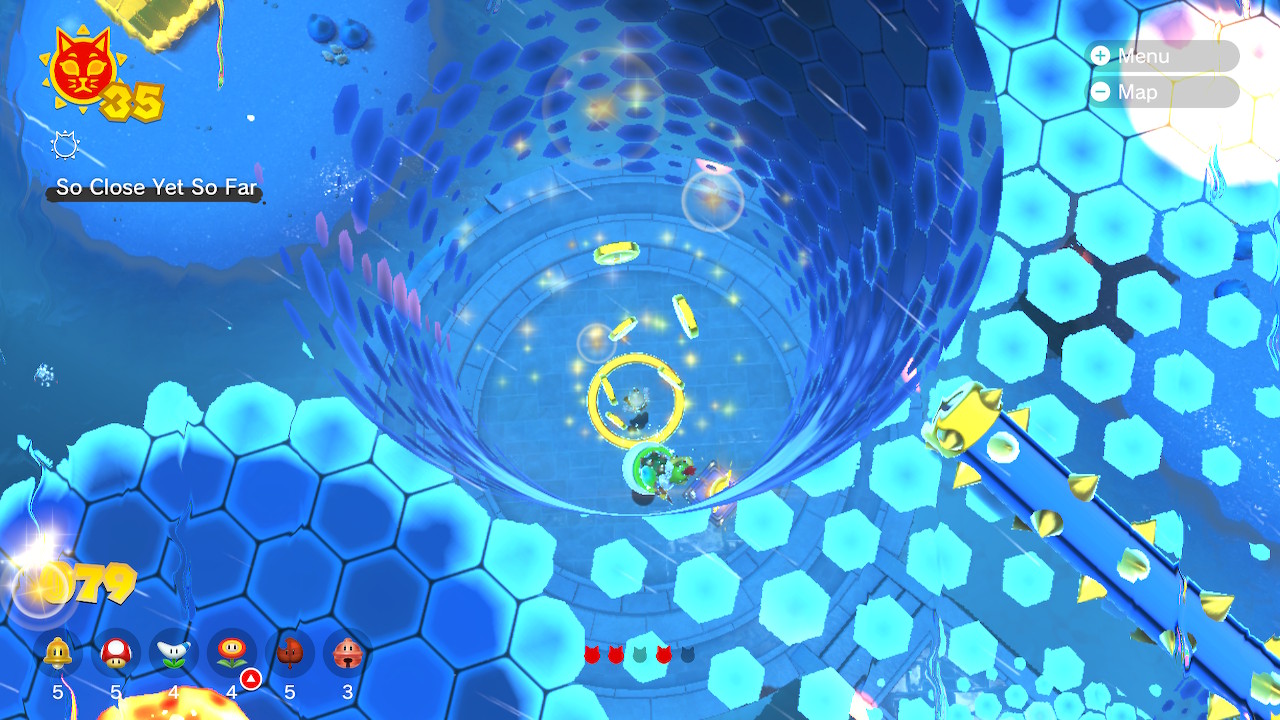Use the Super Leaf item
The image size is (1280, 720).
[x=290, y=654]
